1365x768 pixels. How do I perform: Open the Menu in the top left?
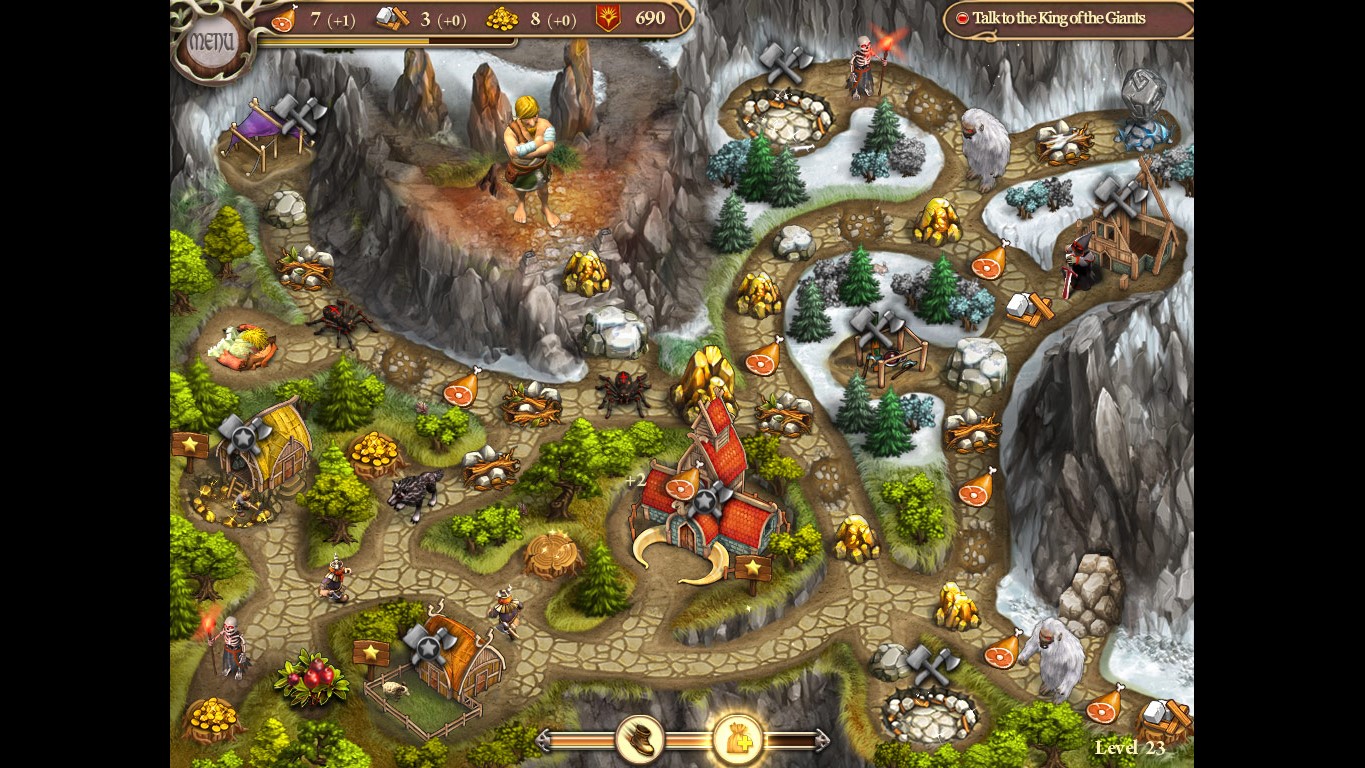215,40
